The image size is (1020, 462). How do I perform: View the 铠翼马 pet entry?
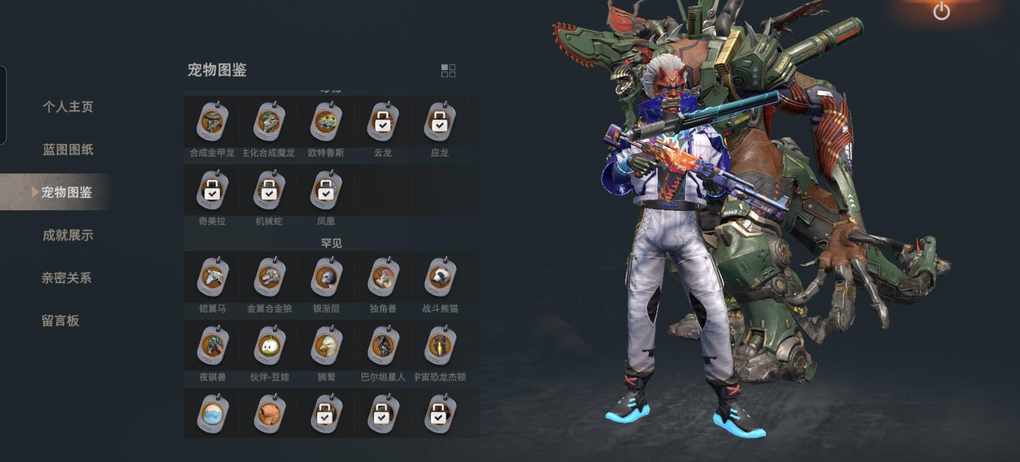coord(212,276)
